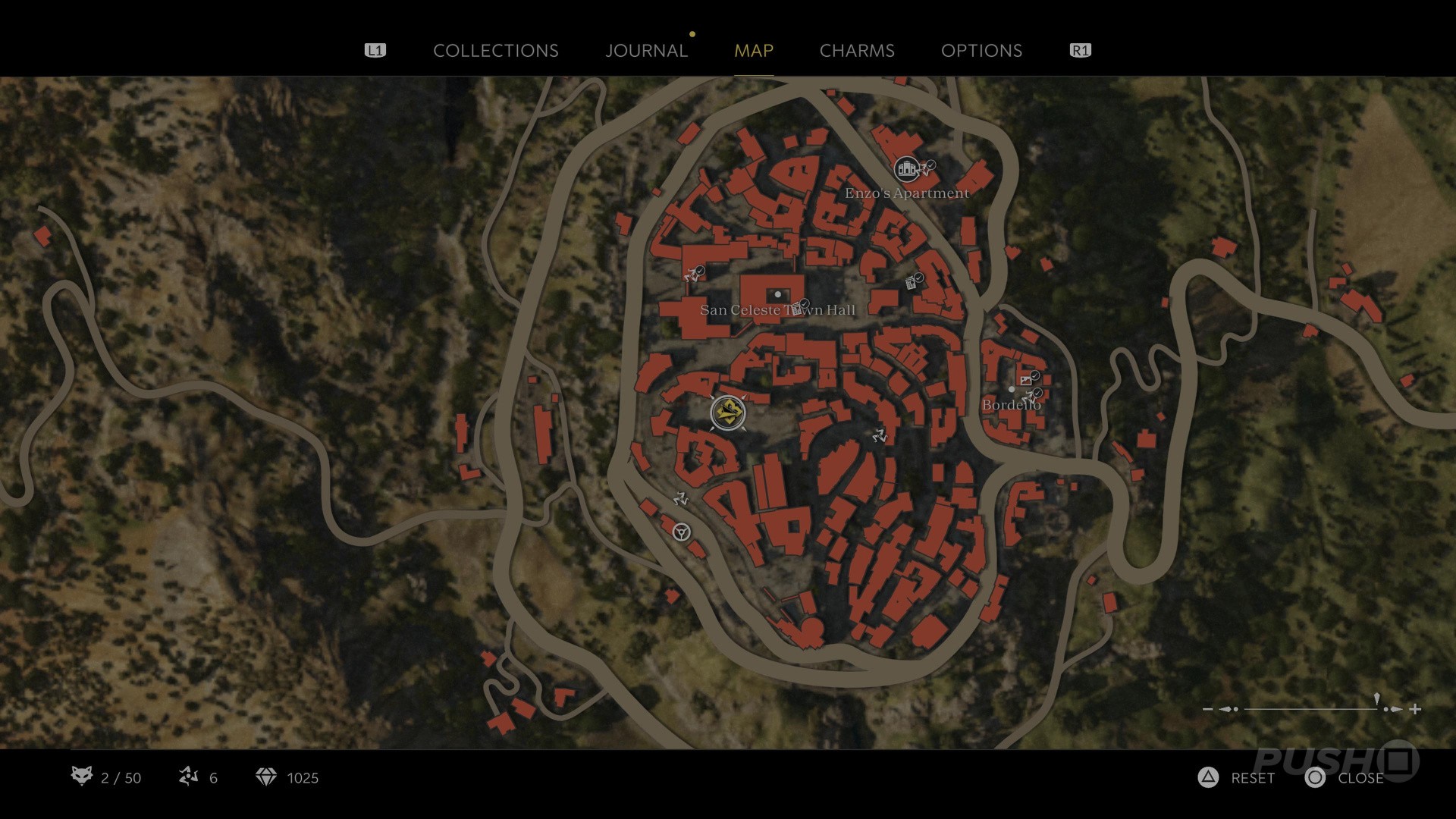Zoom in with the plus button
The width and height of the screenshot is (1456, 819).
coord(1415,710)
